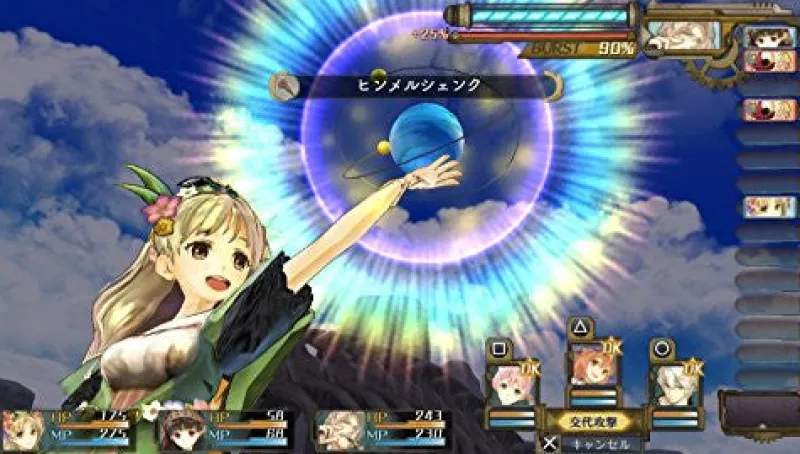Select the blonde man's party status portrait
The image size is (800, 454).
point(339,429)
